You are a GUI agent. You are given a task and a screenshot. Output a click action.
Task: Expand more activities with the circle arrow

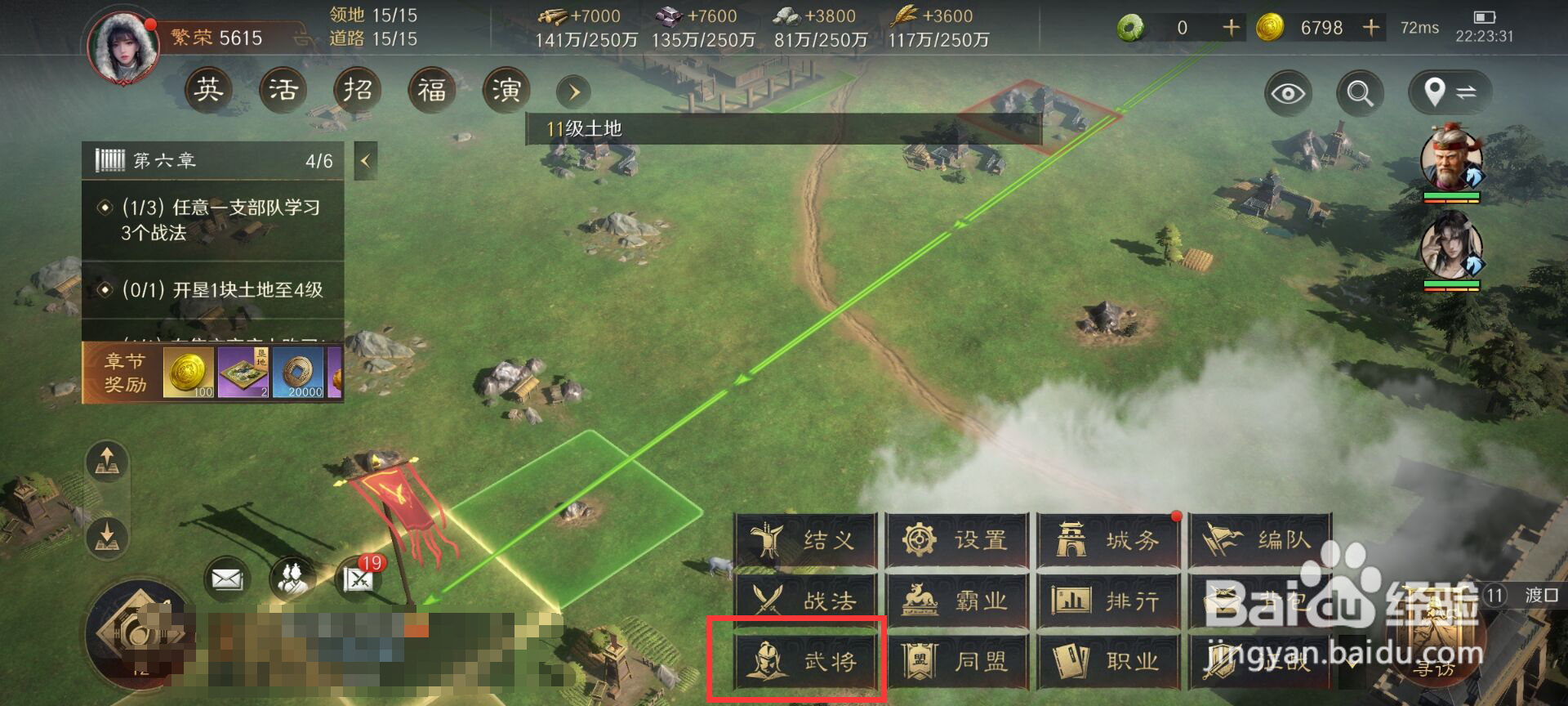coord(572,92)
